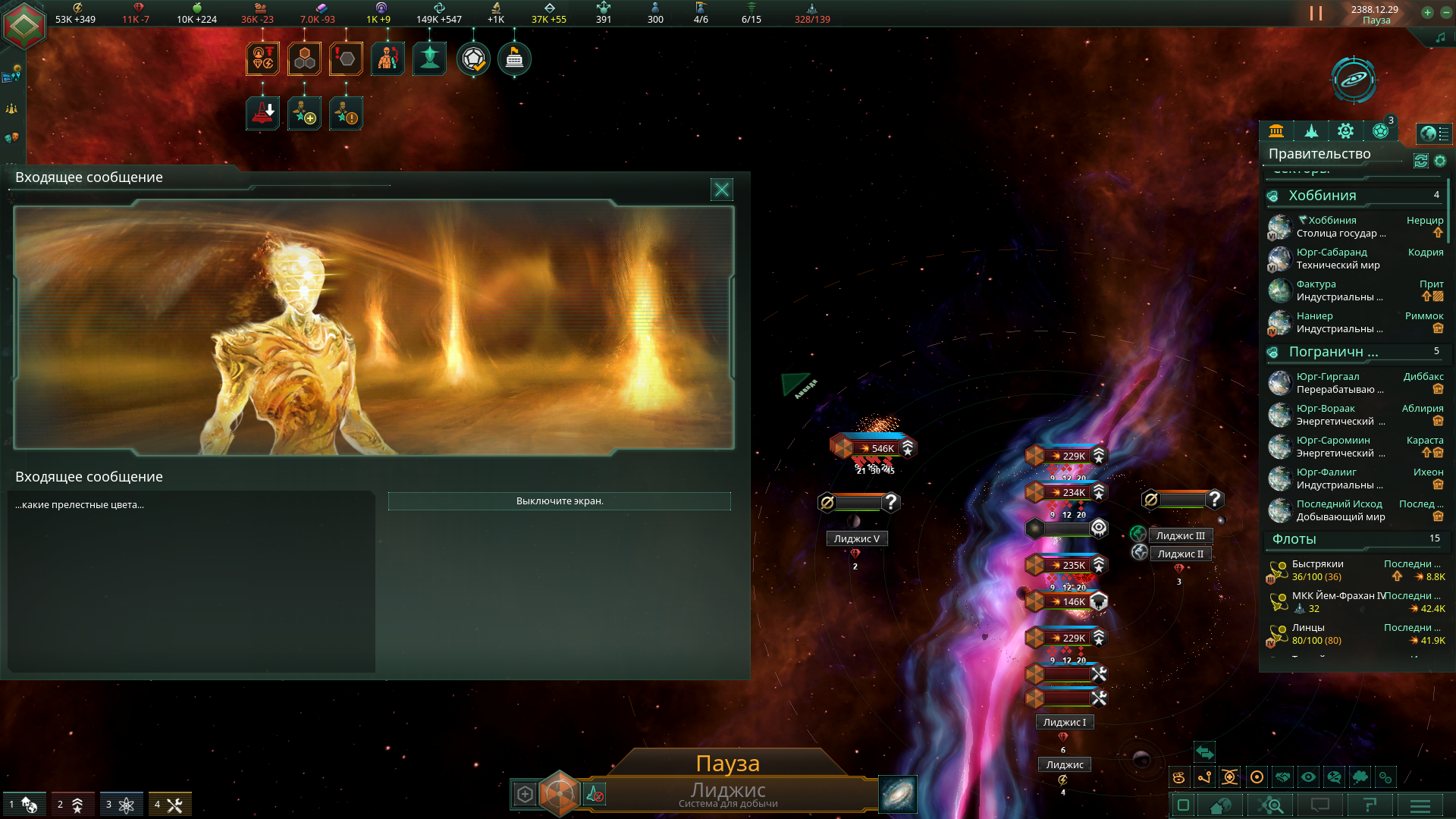The height and width of the screenshot is (819, 1456).
Task: Close the incoming message window
Action: click(721, 190)
